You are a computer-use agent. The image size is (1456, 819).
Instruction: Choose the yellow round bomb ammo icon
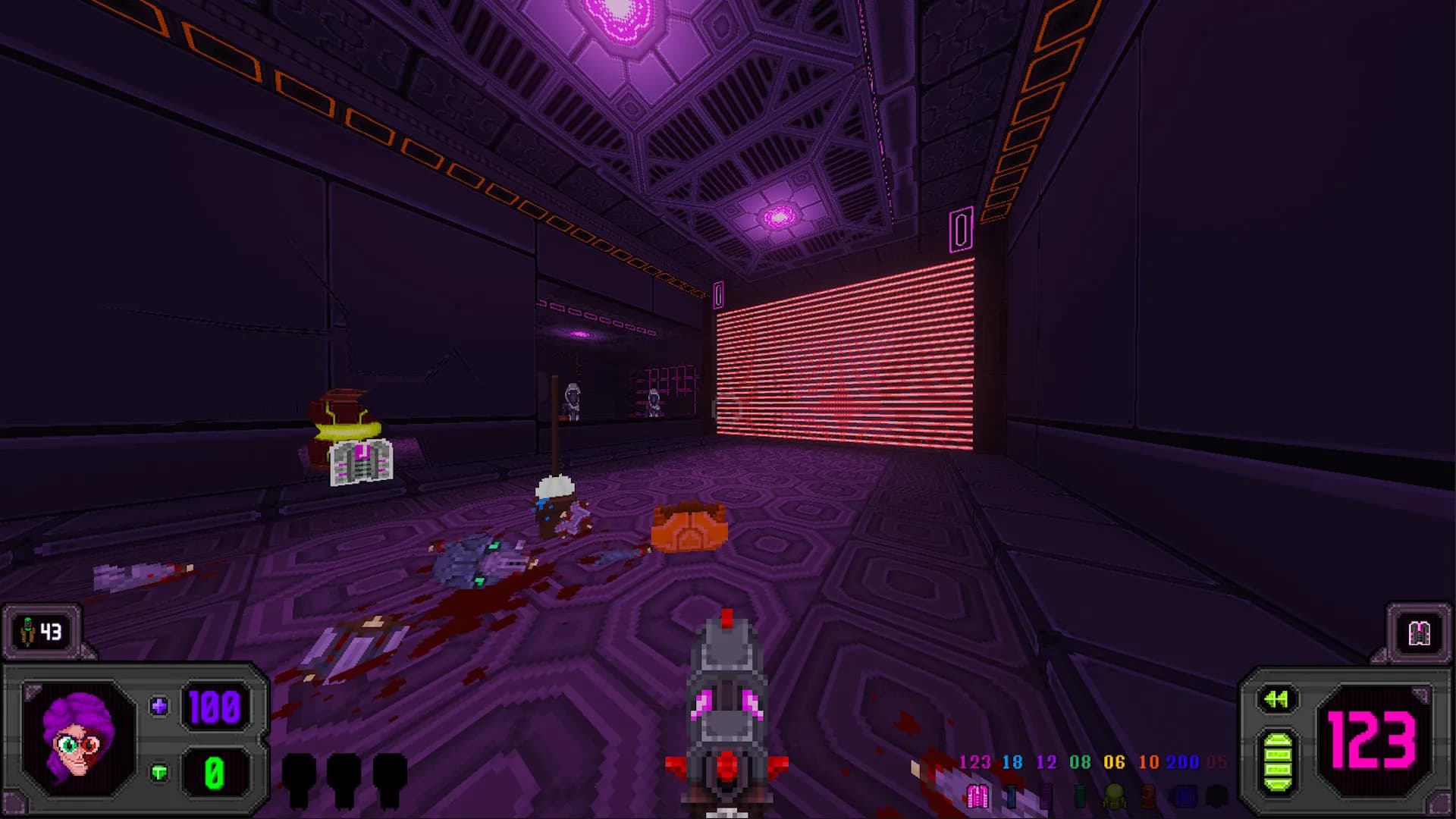tap(1114, 795)
